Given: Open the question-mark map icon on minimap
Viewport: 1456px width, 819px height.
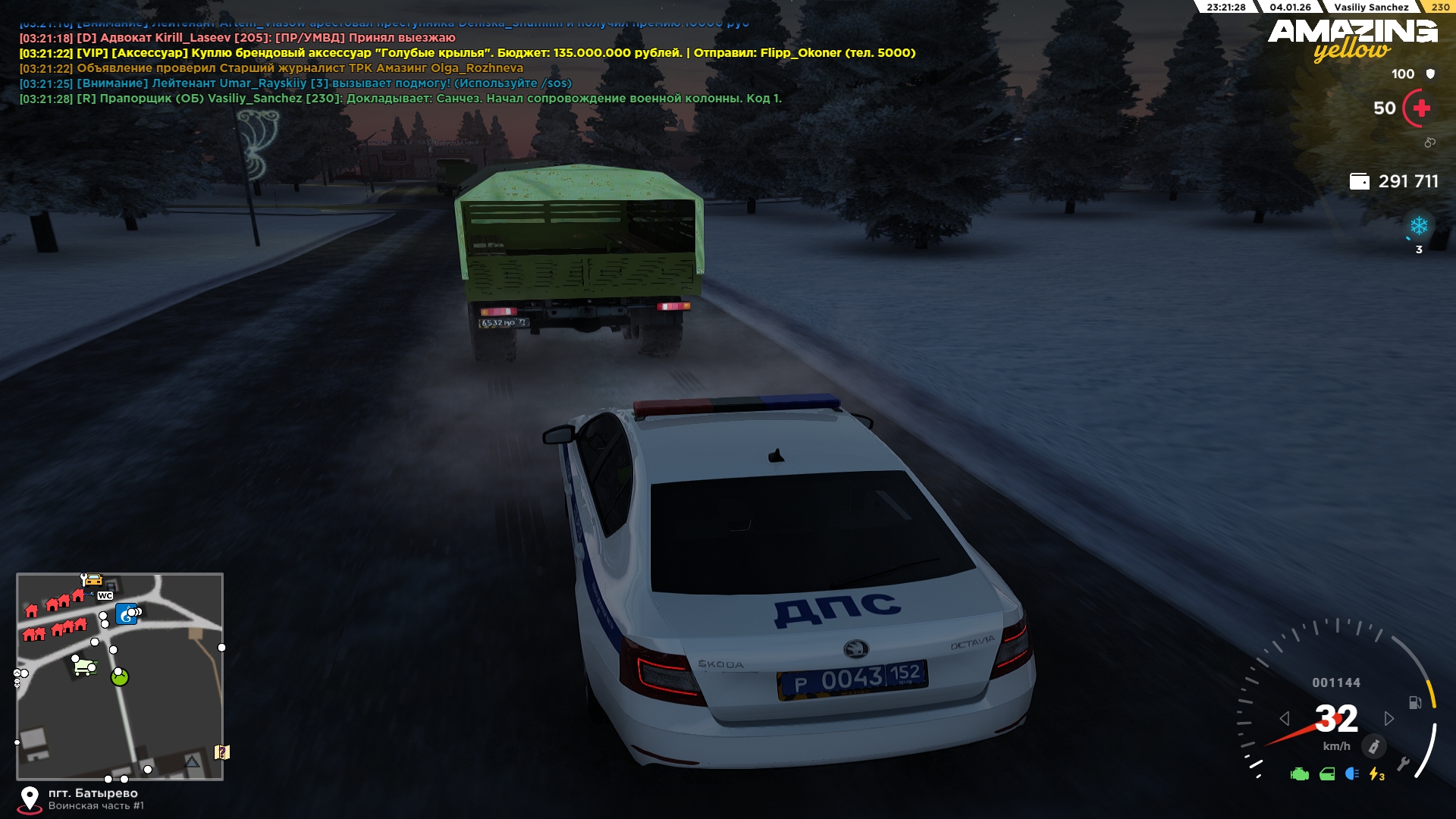Looking at the screenshot, I should tap(221, 752).
